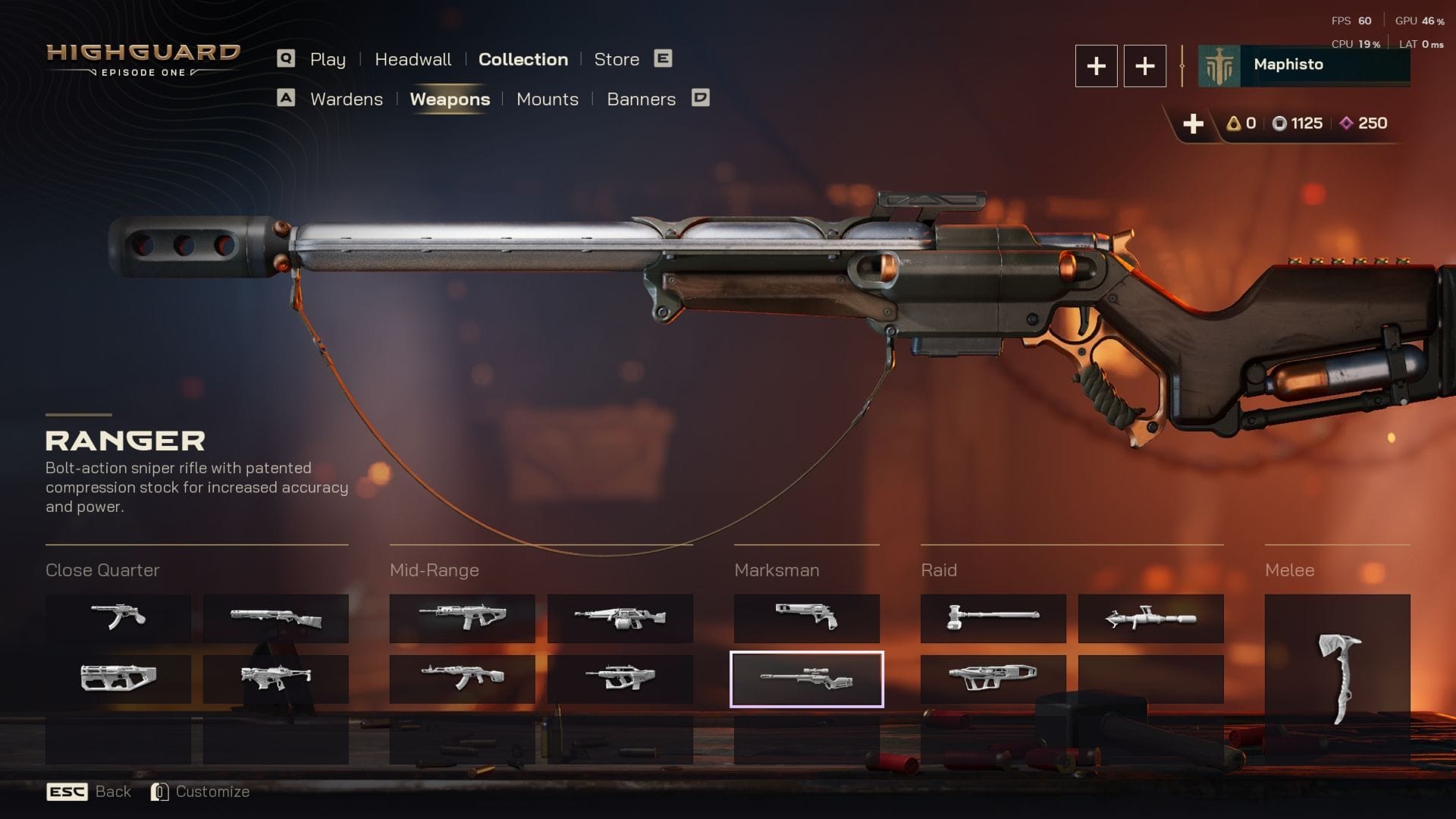Switch to the Wardens tab

tap(346, 99)
